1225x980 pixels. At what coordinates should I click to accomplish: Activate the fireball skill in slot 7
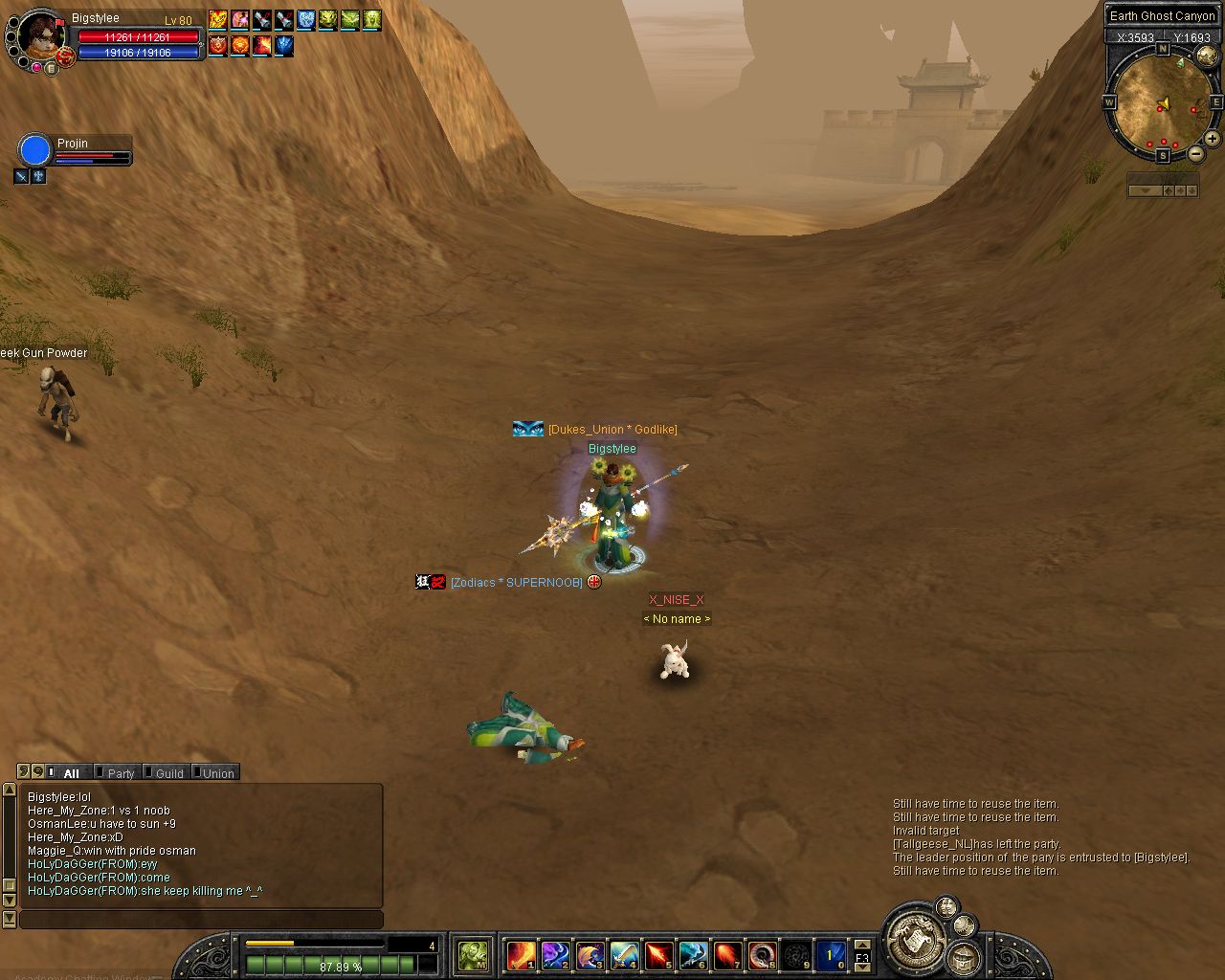click(727, 955)
